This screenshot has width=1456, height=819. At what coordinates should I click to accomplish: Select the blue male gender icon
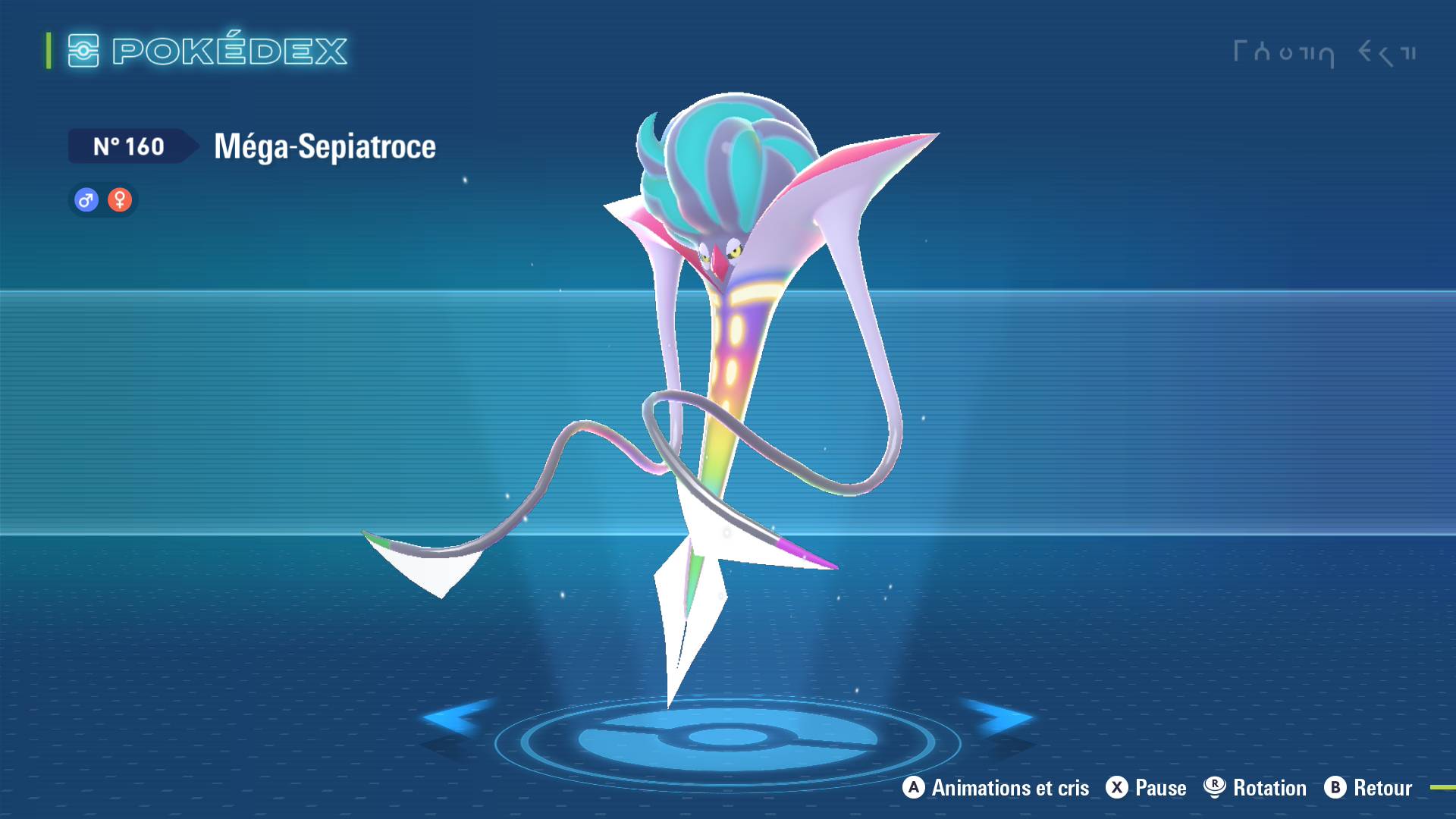(86, 200)
